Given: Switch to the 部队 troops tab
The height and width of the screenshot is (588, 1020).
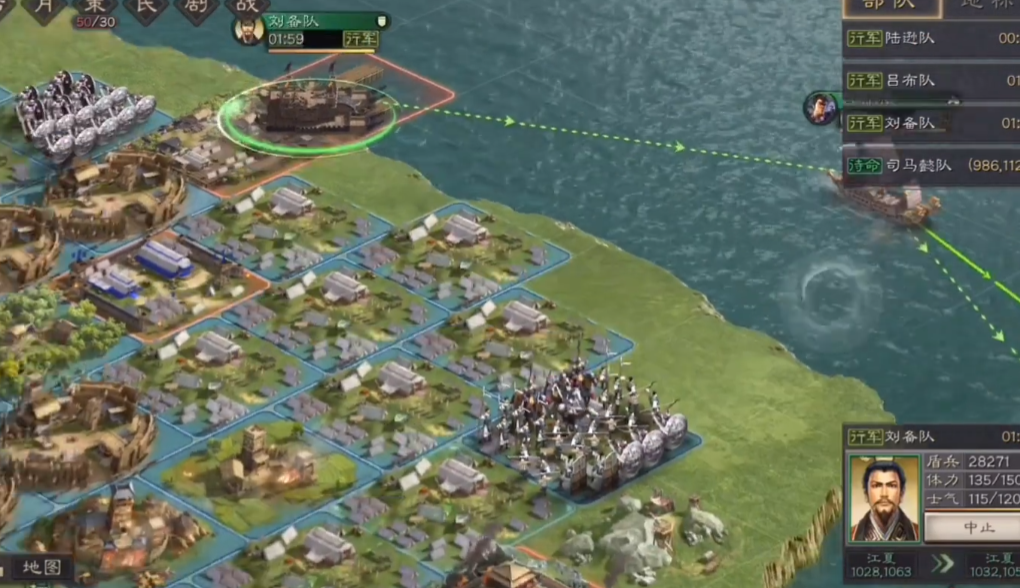Looking at the screenshot, I should [x=891, y=6].
